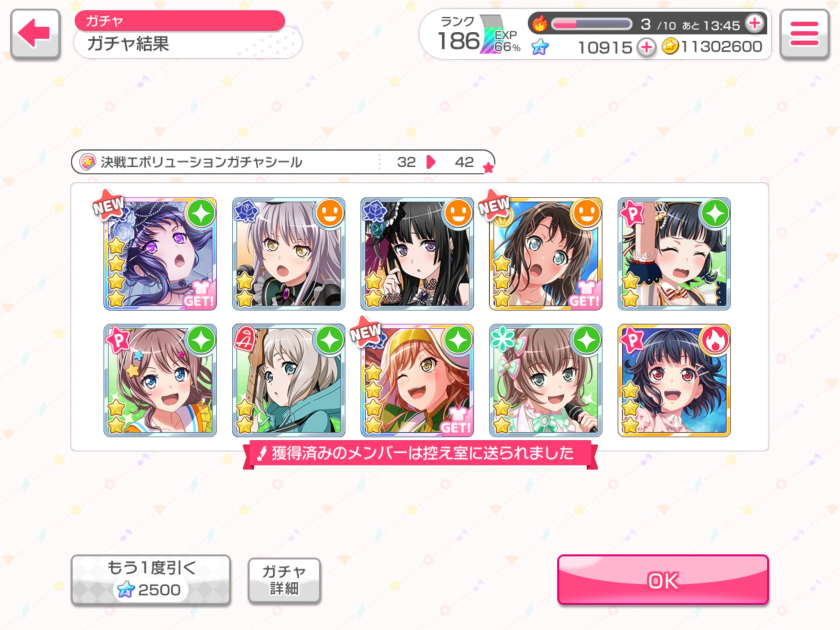View the gray-haired girl with guitar card
The height and width of the screenshot is (630, 840).
[x=288, y=380]
